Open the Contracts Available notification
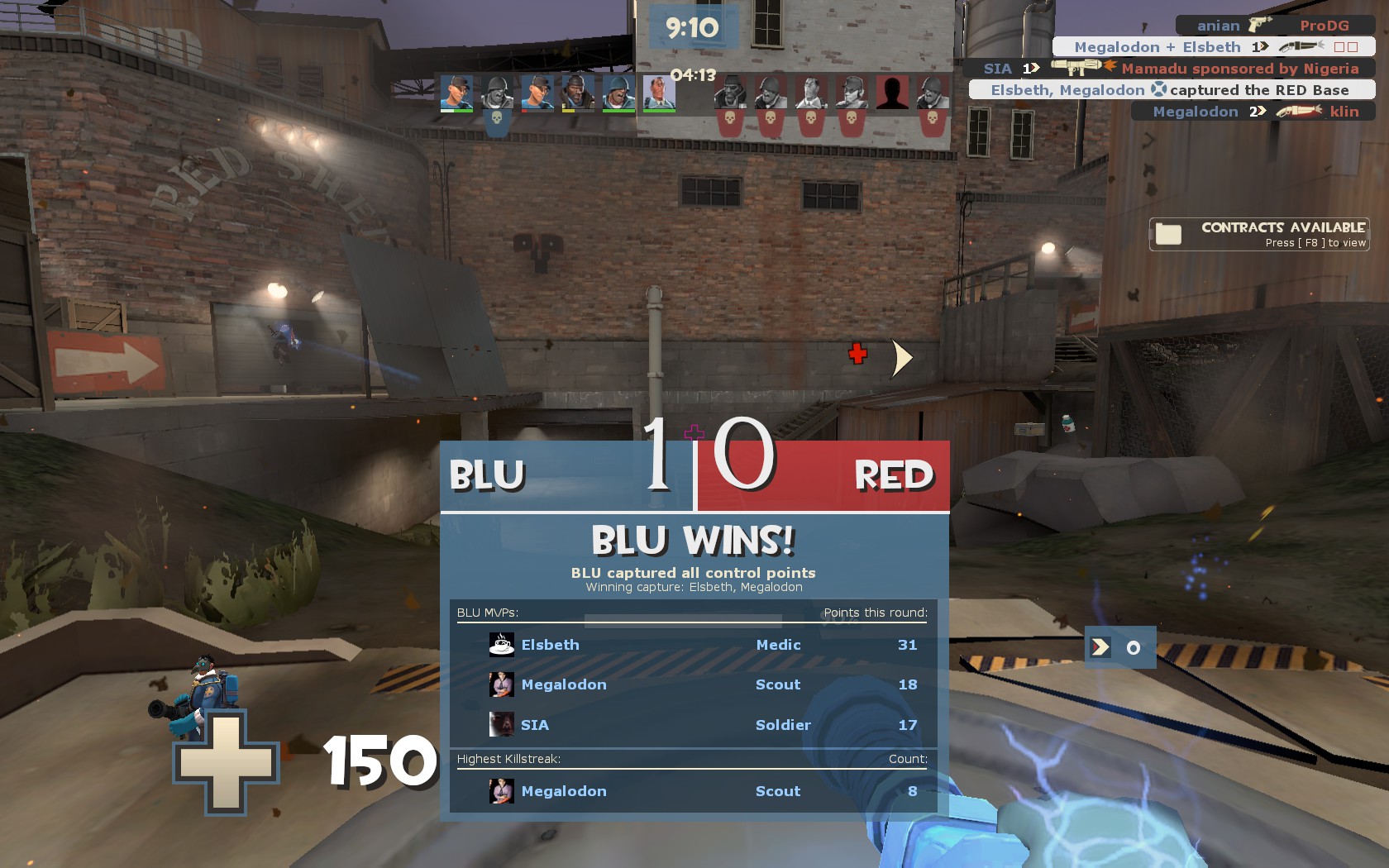This screenshot has height=868, width=1389. pos(1258,234)
